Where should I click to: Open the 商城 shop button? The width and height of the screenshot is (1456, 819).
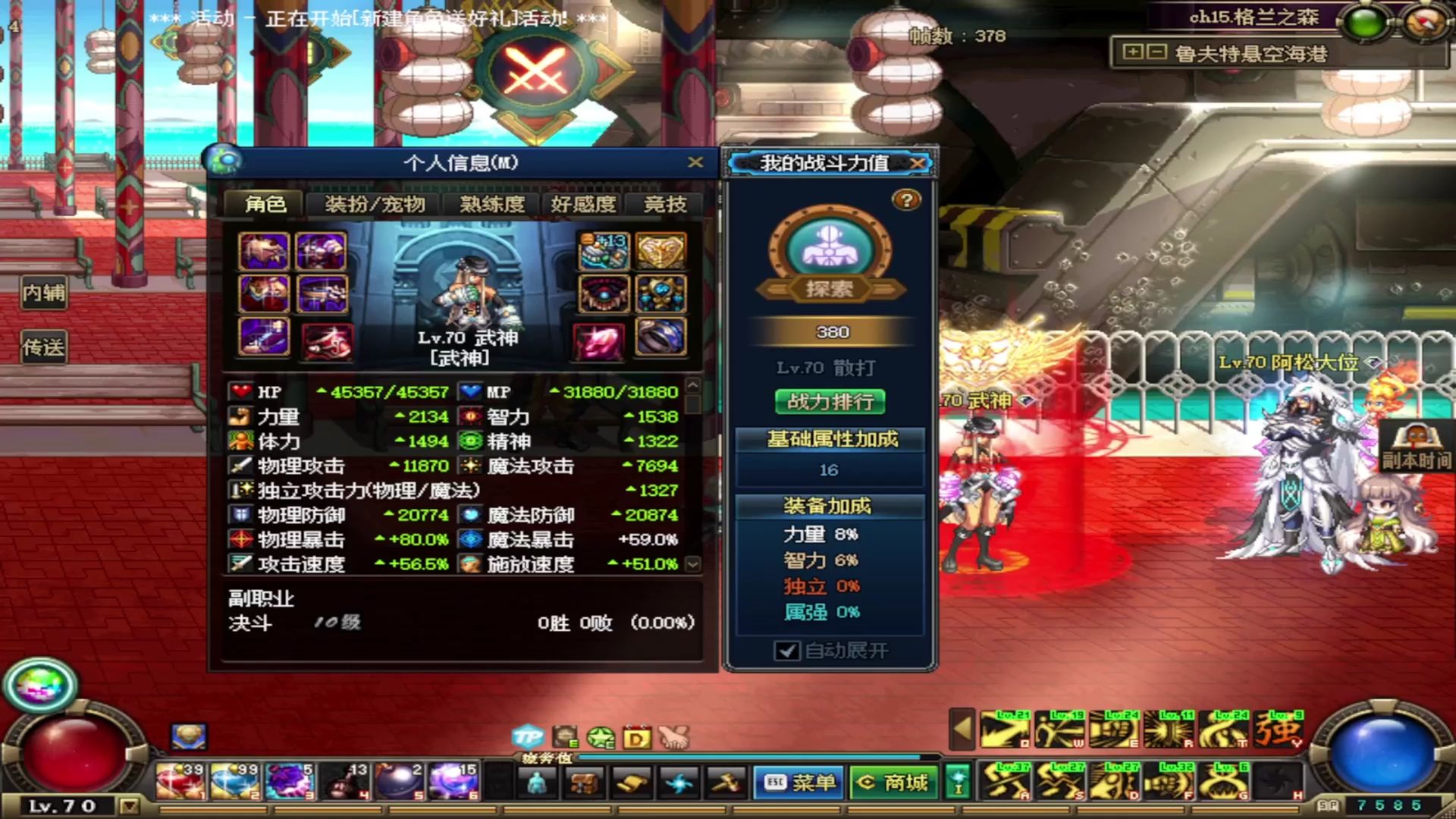tap(892, 782)
